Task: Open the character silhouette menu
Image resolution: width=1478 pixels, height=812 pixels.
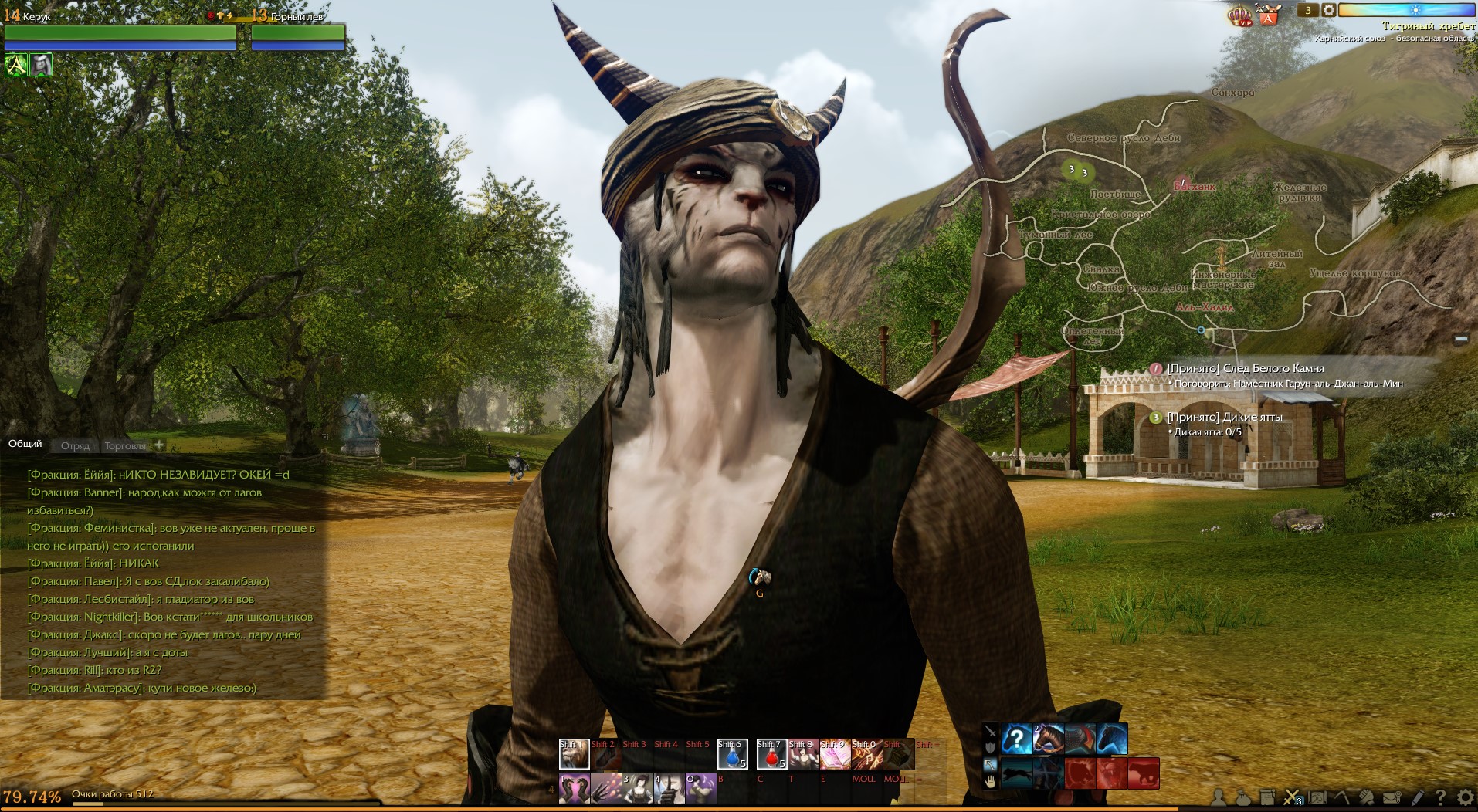Action: pos(1219,797)
